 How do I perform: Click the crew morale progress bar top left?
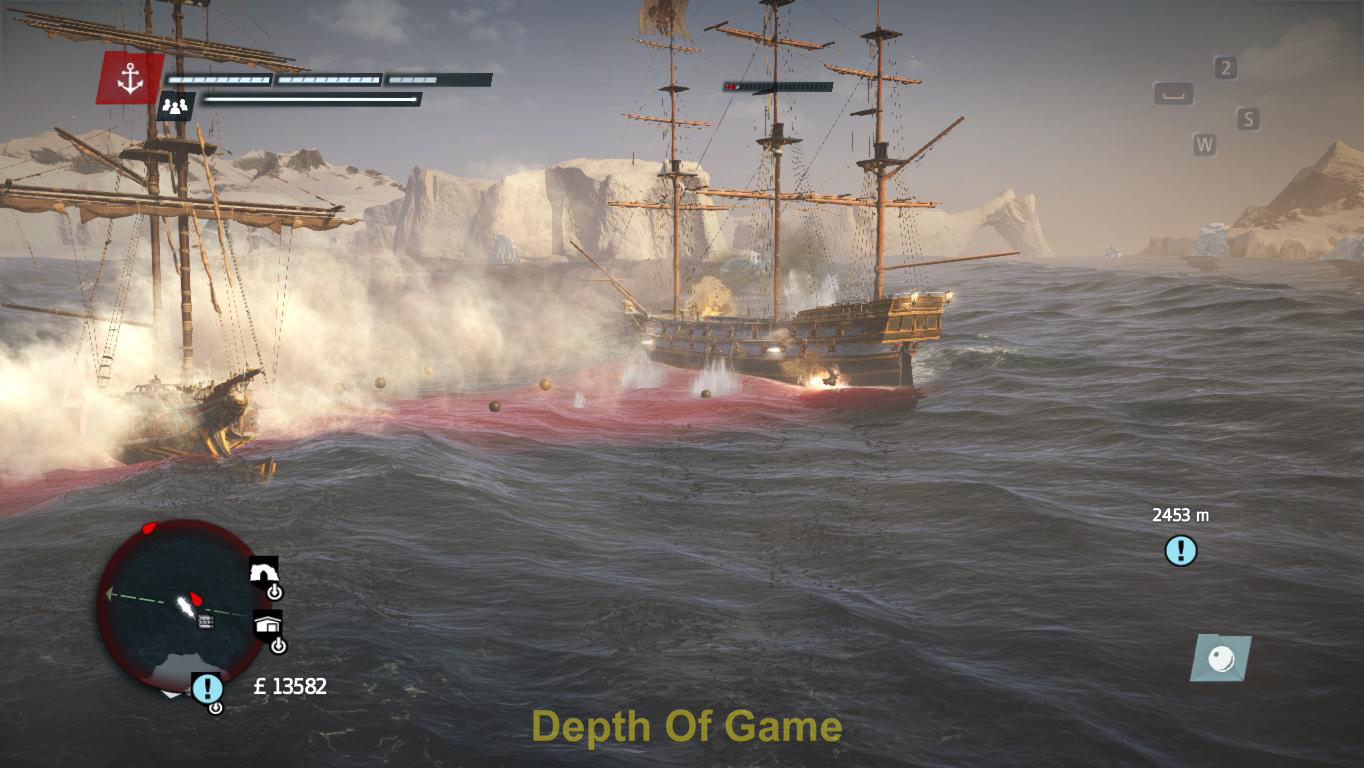[311, 101]
